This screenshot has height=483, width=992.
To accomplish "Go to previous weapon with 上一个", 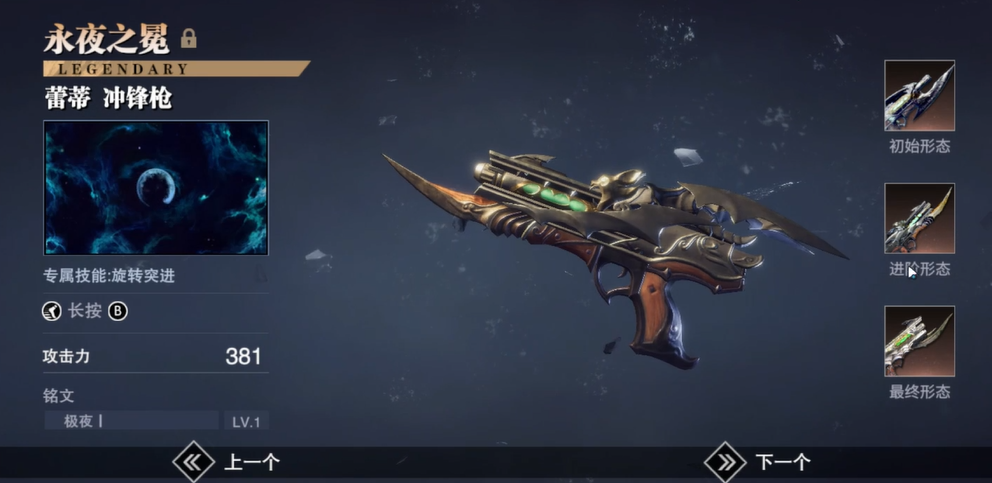I will click(x=227, y=461).
